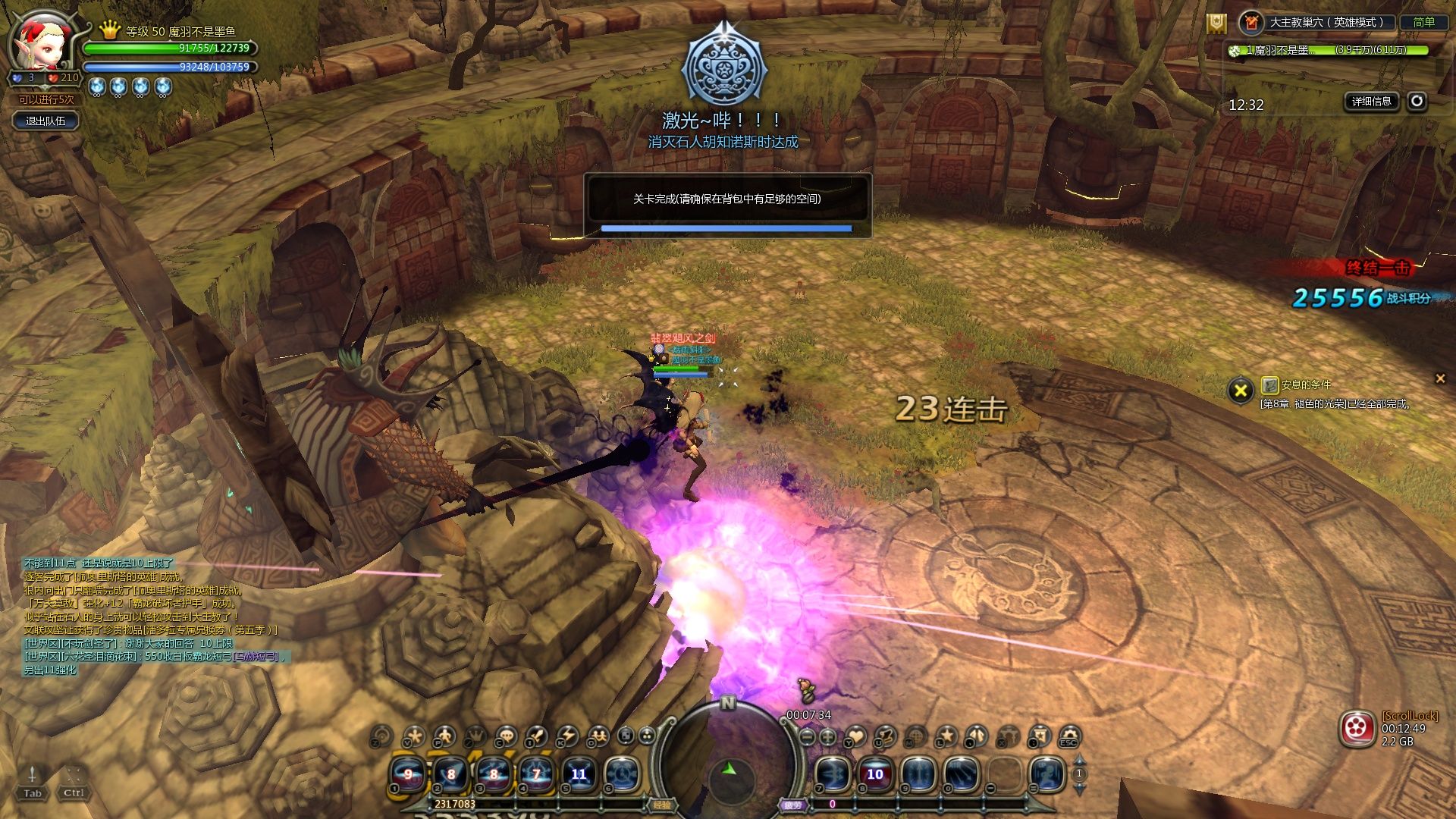
Task: Open the speech bubble chat icon
Action: point(506,736)
